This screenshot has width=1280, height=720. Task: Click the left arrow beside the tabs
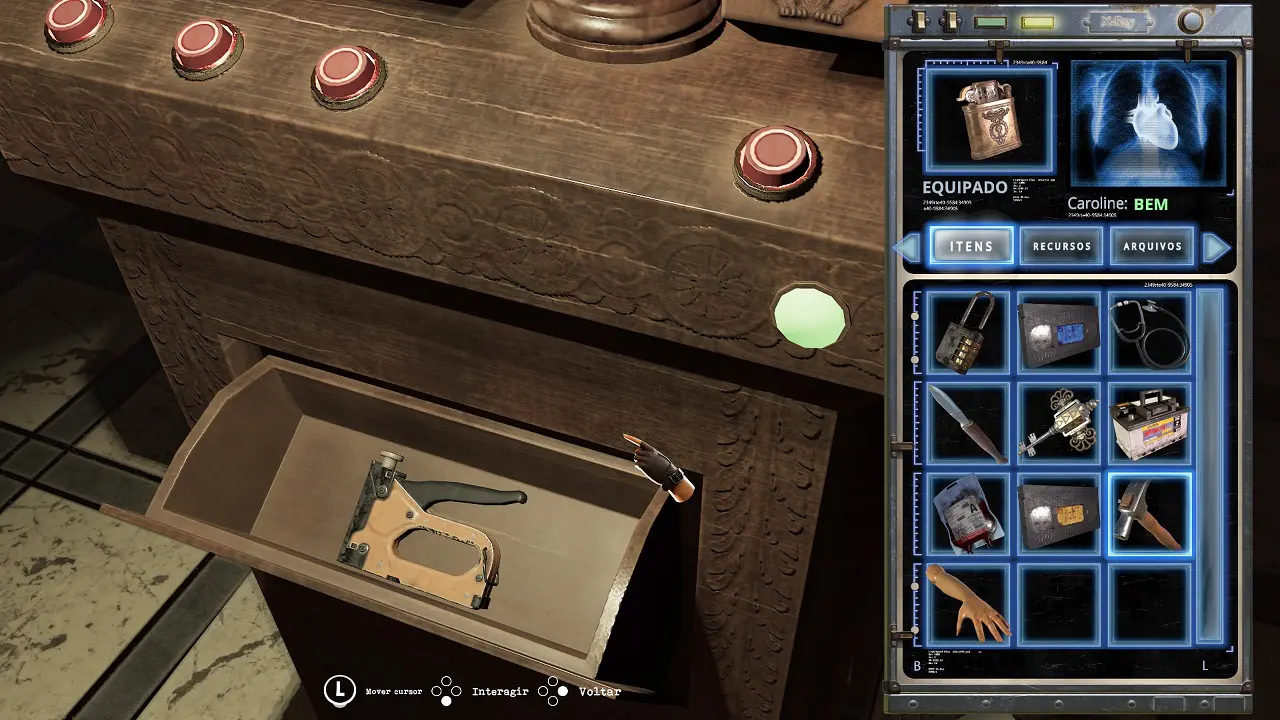[x=908, y=247]
